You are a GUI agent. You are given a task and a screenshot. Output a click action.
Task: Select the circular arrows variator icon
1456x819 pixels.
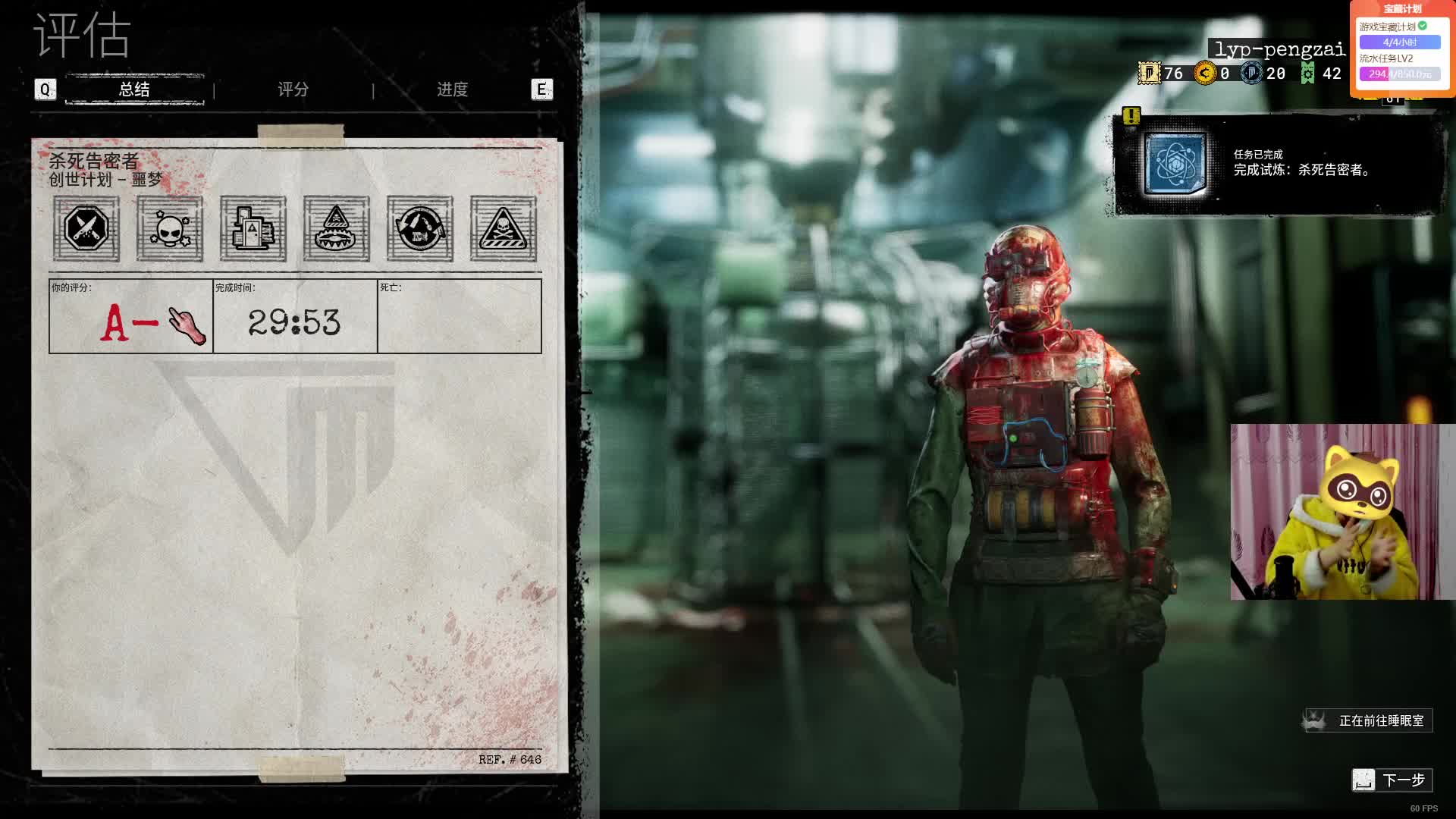click(x=420, y=229)
